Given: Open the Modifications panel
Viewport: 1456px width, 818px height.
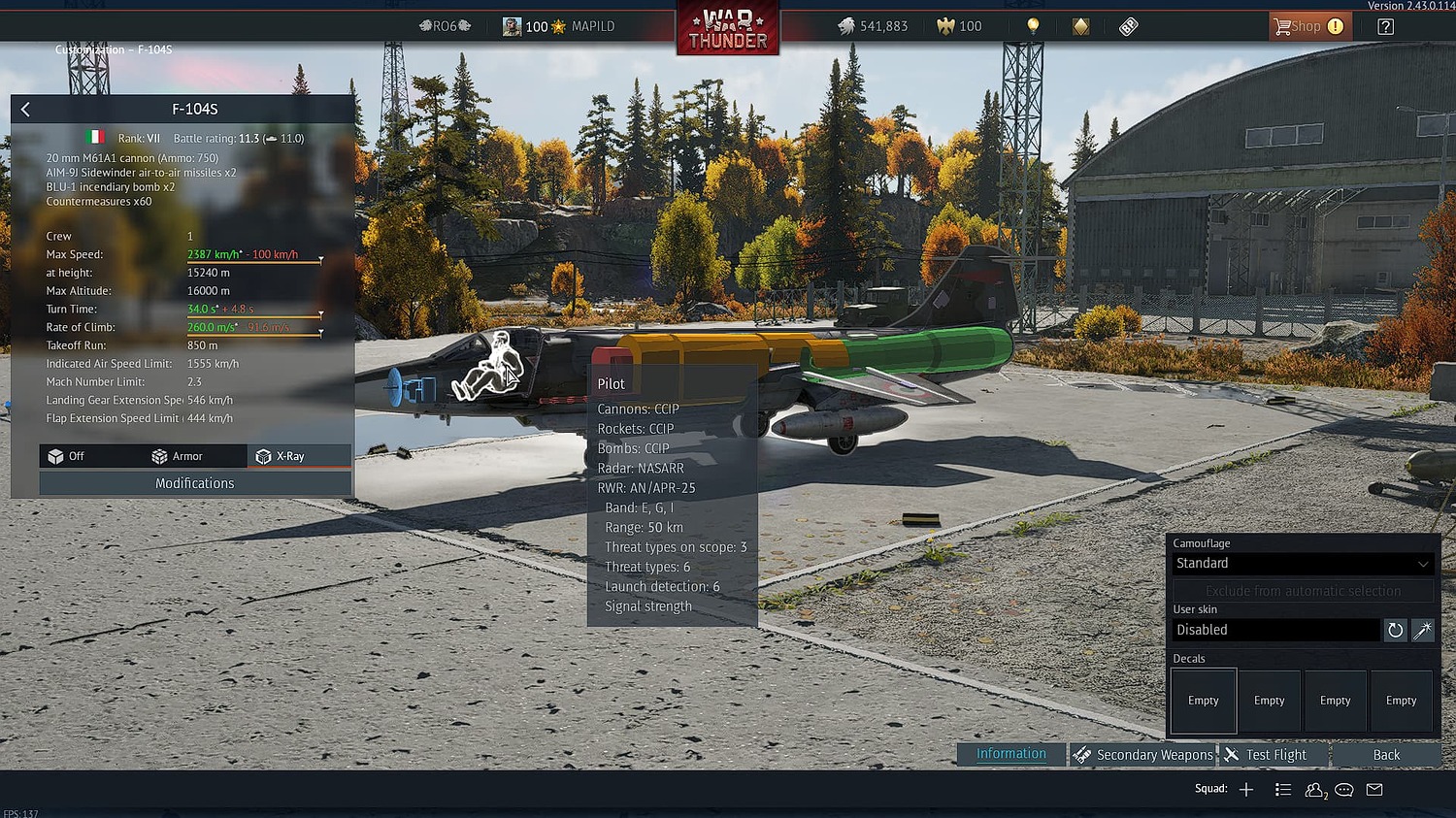Looking at the screenshot, I should tap(195, 483).
